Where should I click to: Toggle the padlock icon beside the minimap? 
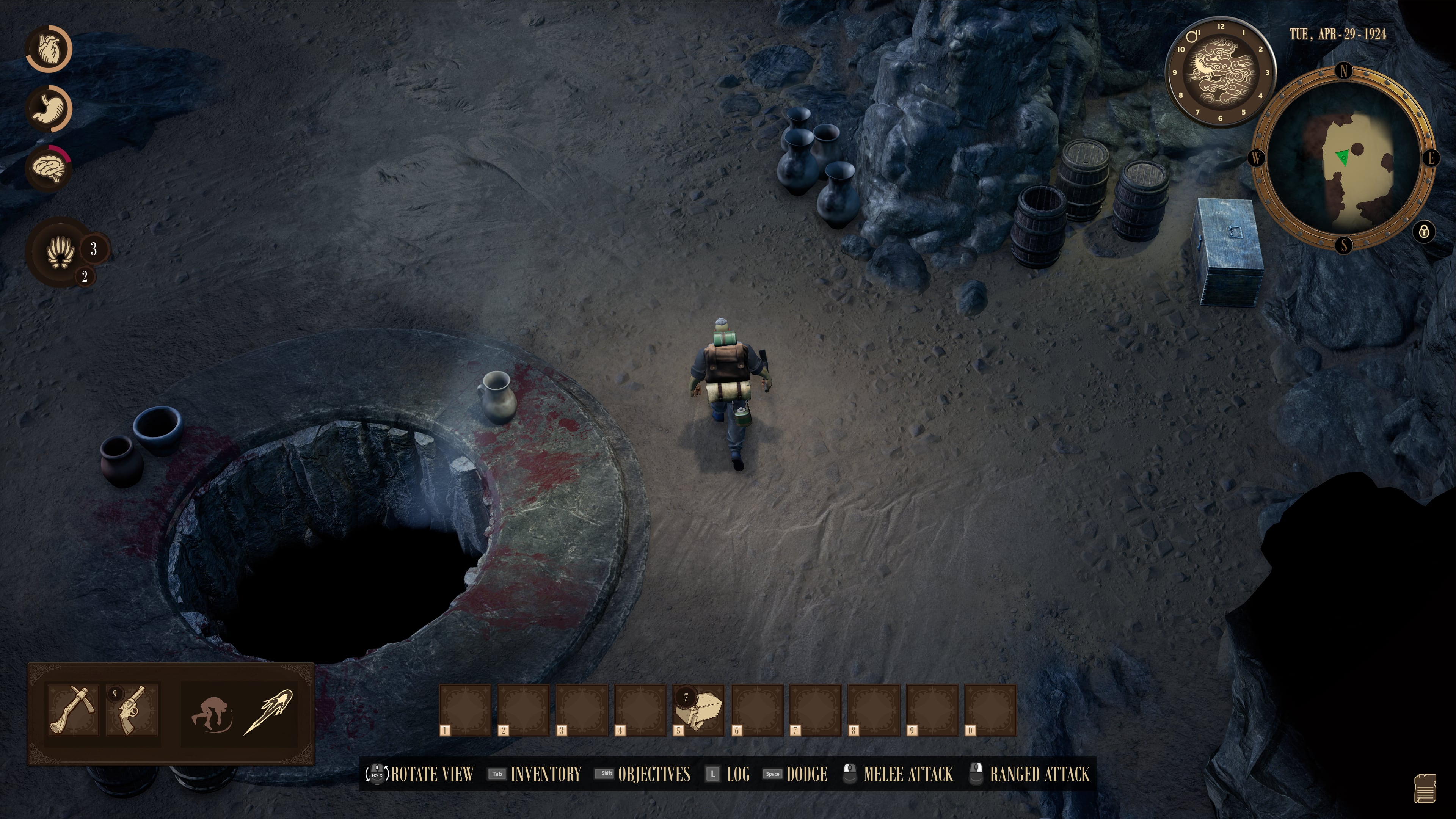pyautogui.click(x=1423, y=232)
